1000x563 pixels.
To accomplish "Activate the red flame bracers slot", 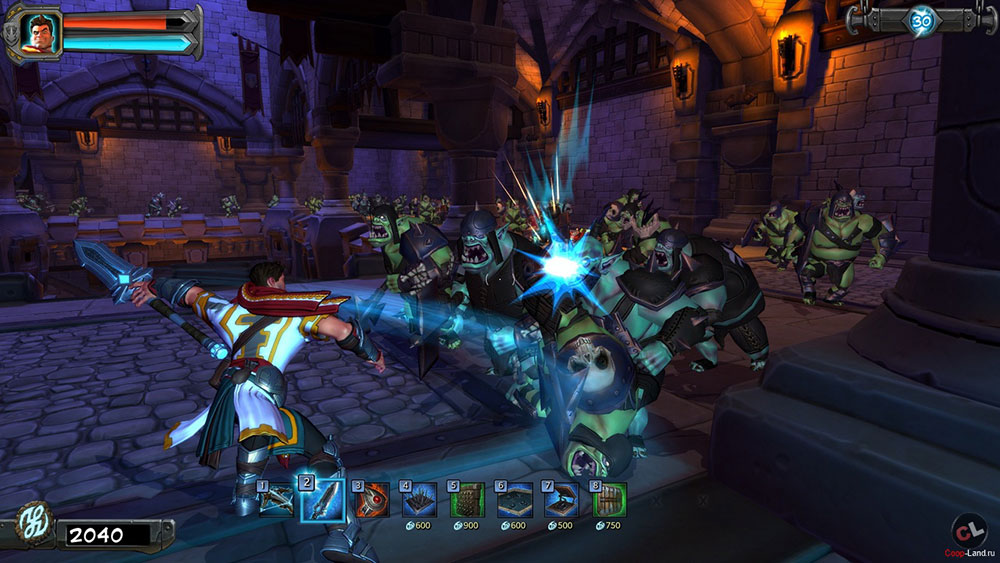I will coord(371,499).
